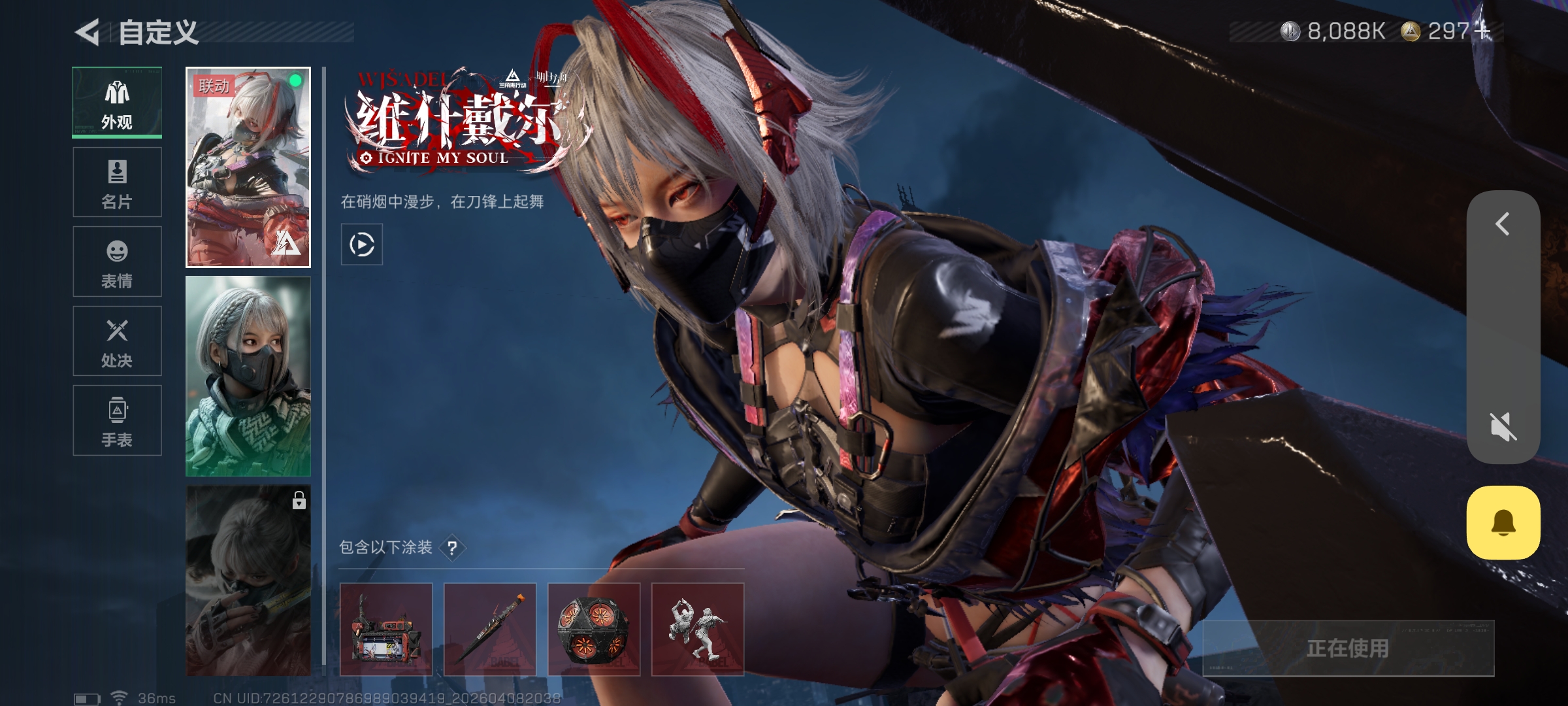Go back using the arrow beside 自定义
The width and height of the screenshot is (1568, 706).
pyautogui.click(x=88, y=32)
